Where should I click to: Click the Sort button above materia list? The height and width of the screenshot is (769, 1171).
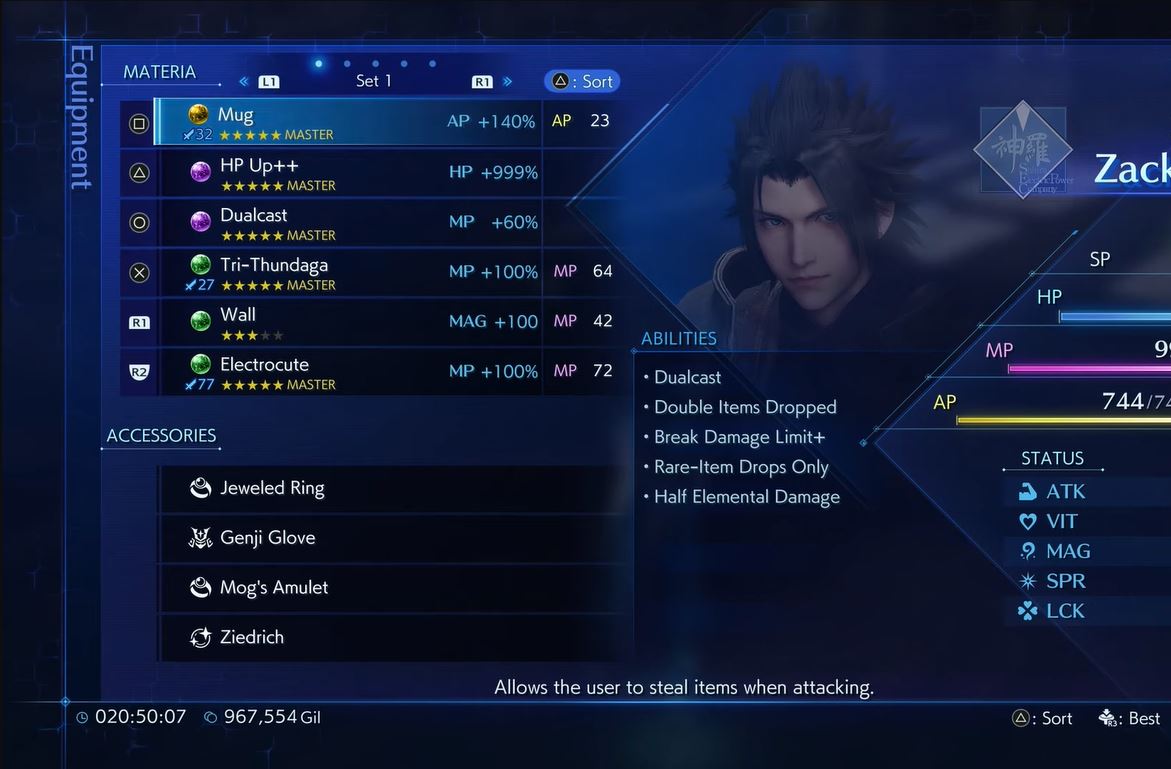582,82
